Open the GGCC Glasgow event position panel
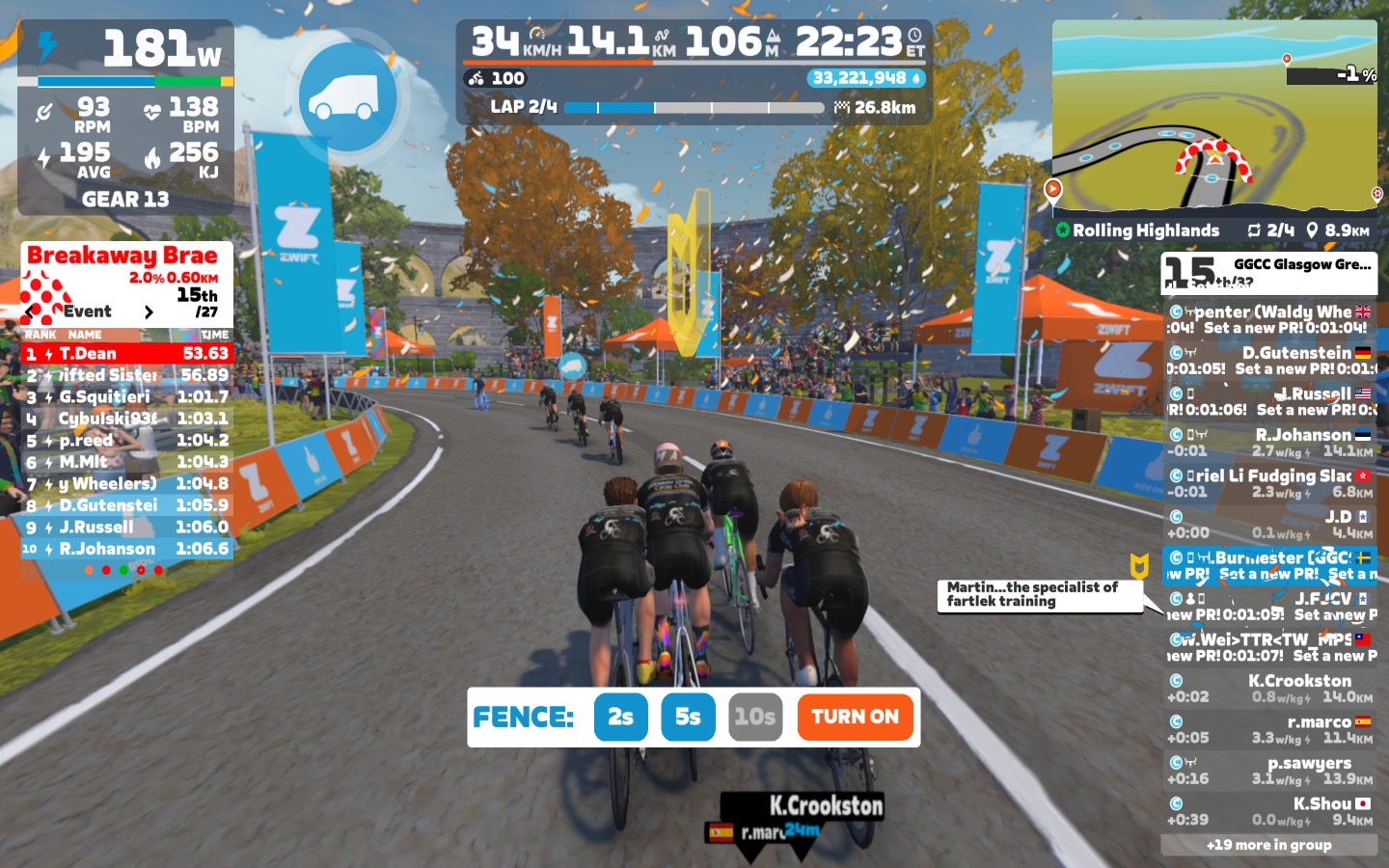Viewport: 1389px width, 868px height. pos(1268,272)
